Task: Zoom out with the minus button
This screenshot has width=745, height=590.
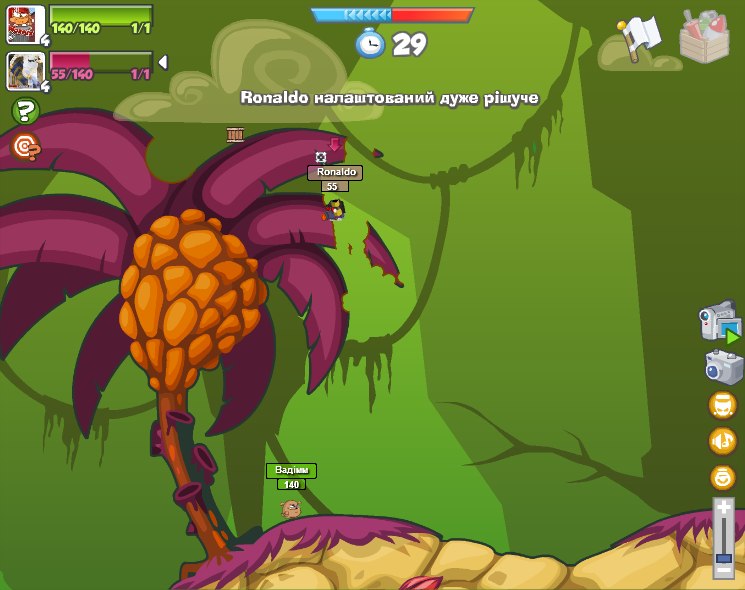Action: pos(723,570)
